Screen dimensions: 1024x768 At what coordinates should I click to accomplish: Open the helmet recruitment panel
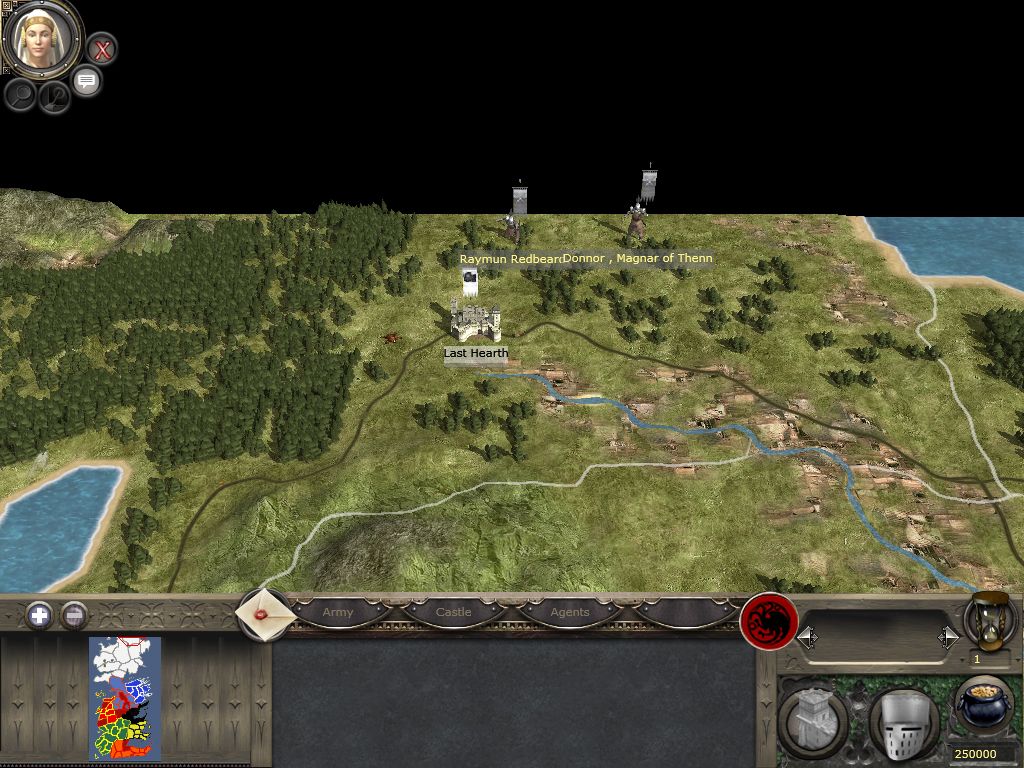tap(901, 721)
